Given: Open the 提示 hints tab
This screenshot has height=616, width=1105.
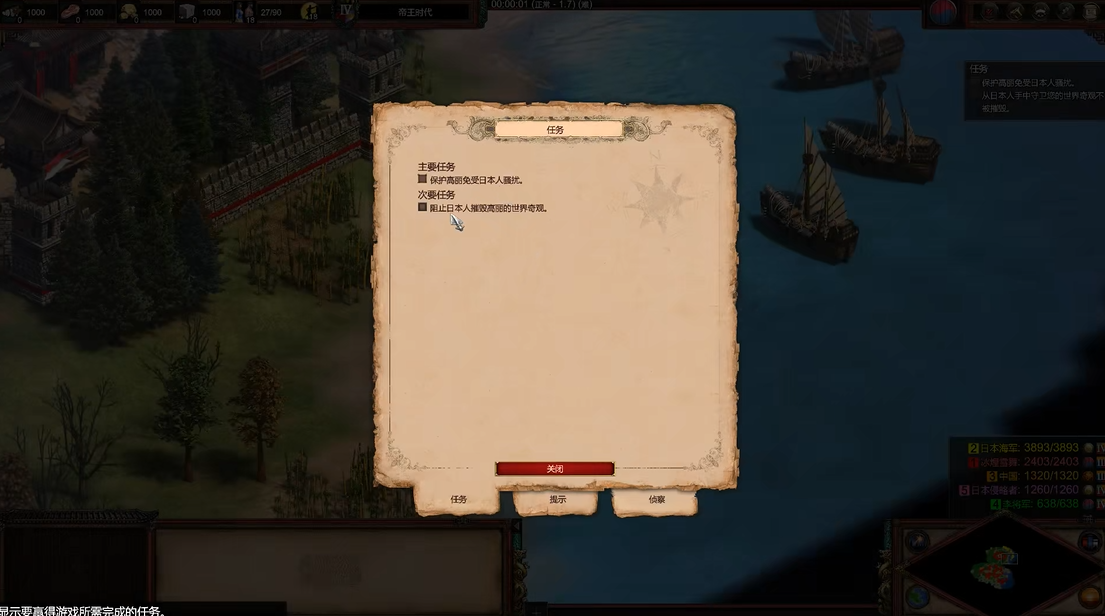Looking at the screenshot, I should coord(557,499).
